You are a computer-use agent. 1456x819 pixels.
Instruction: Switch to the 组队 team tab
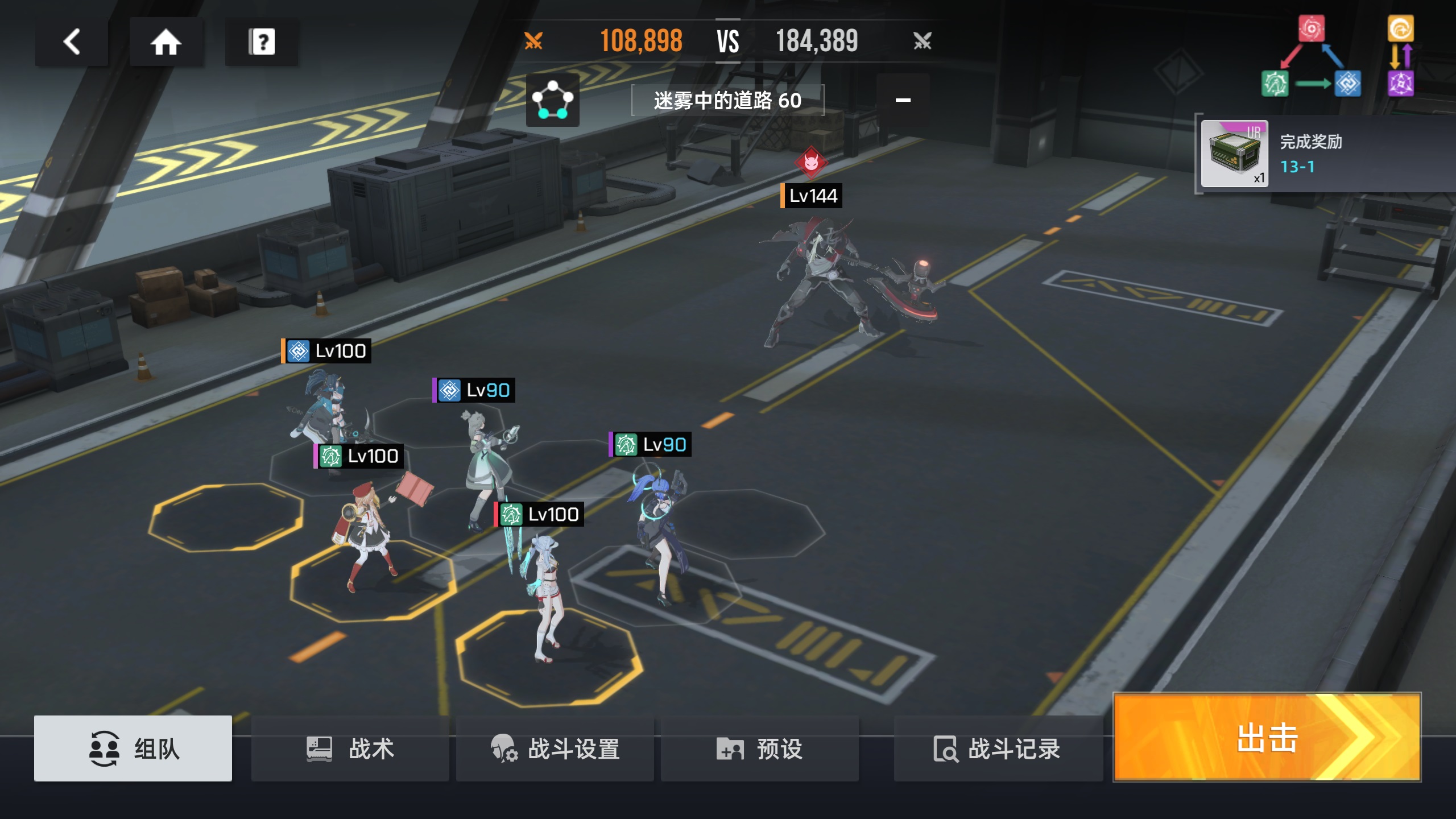133,748
